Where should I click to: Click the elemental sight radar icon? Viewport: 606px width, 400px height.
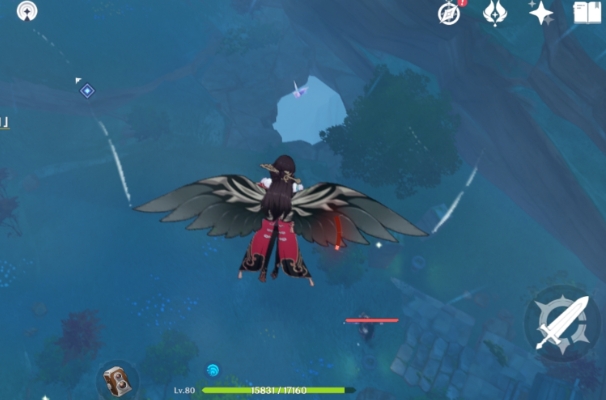click(x=27, y=12)
